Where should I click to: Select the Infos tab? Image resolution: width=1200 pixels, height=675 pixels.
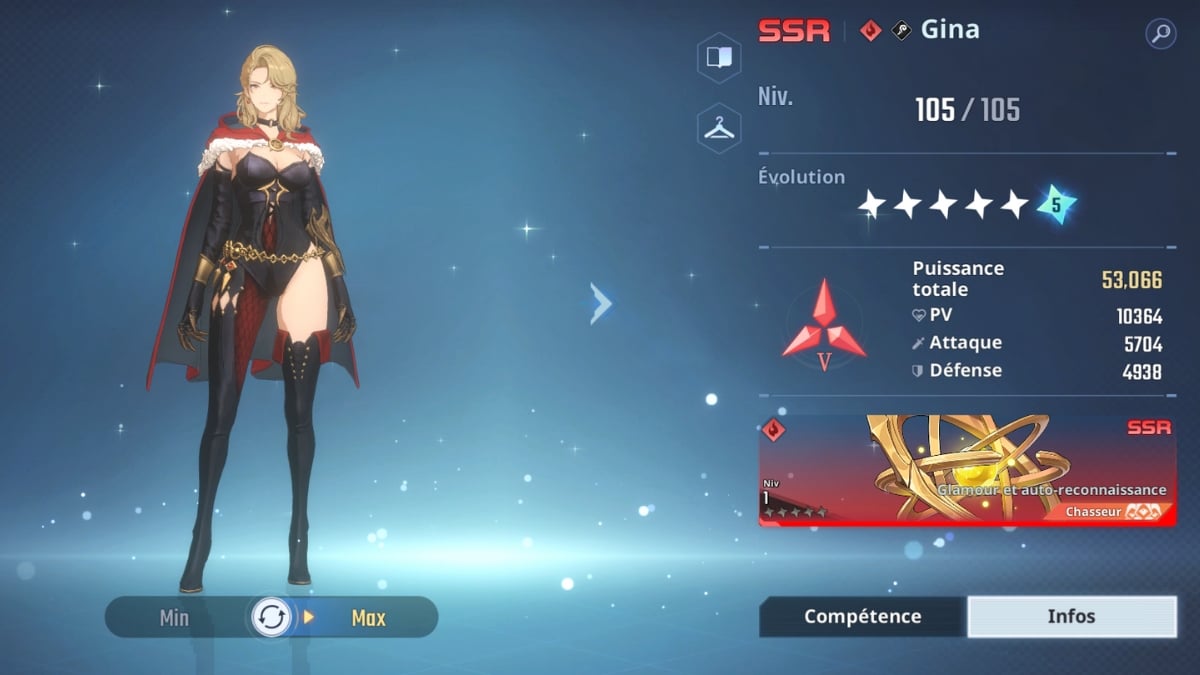click(1071, 617)
